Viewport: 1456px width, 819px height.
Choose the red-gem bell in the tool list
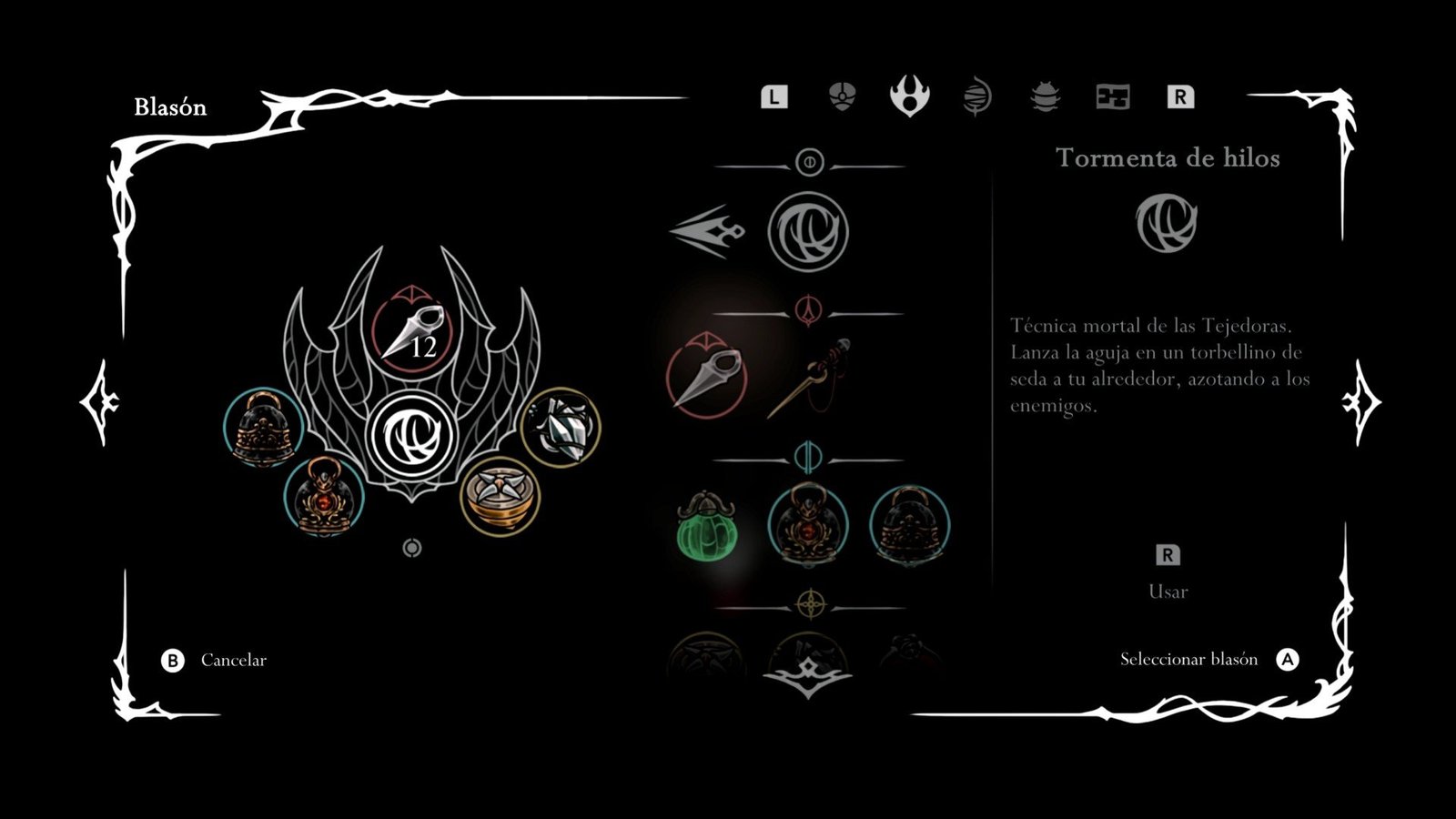[808, 525]
